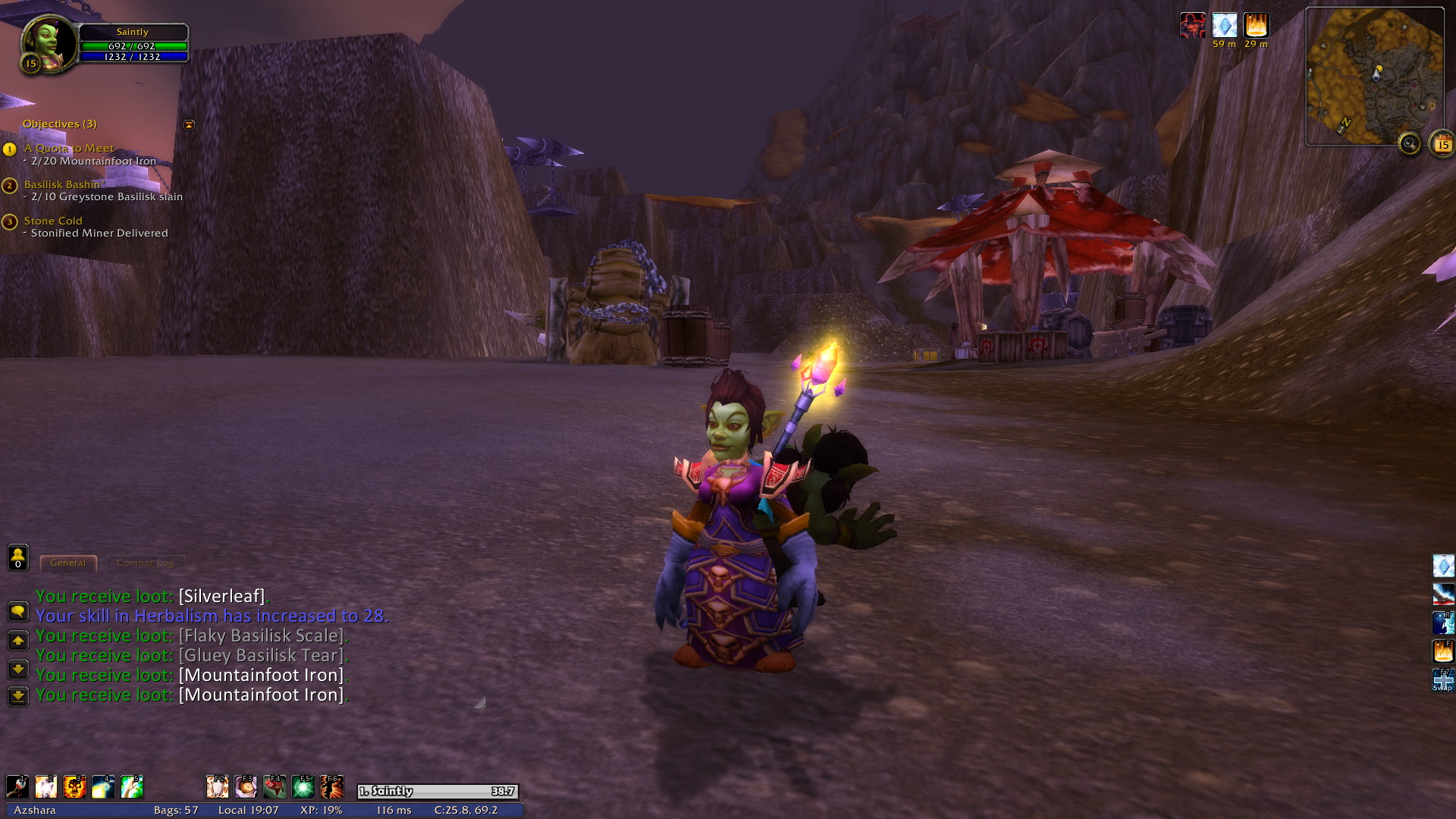Use the swirling green orb ability
1456x819 pixels.
303,786
